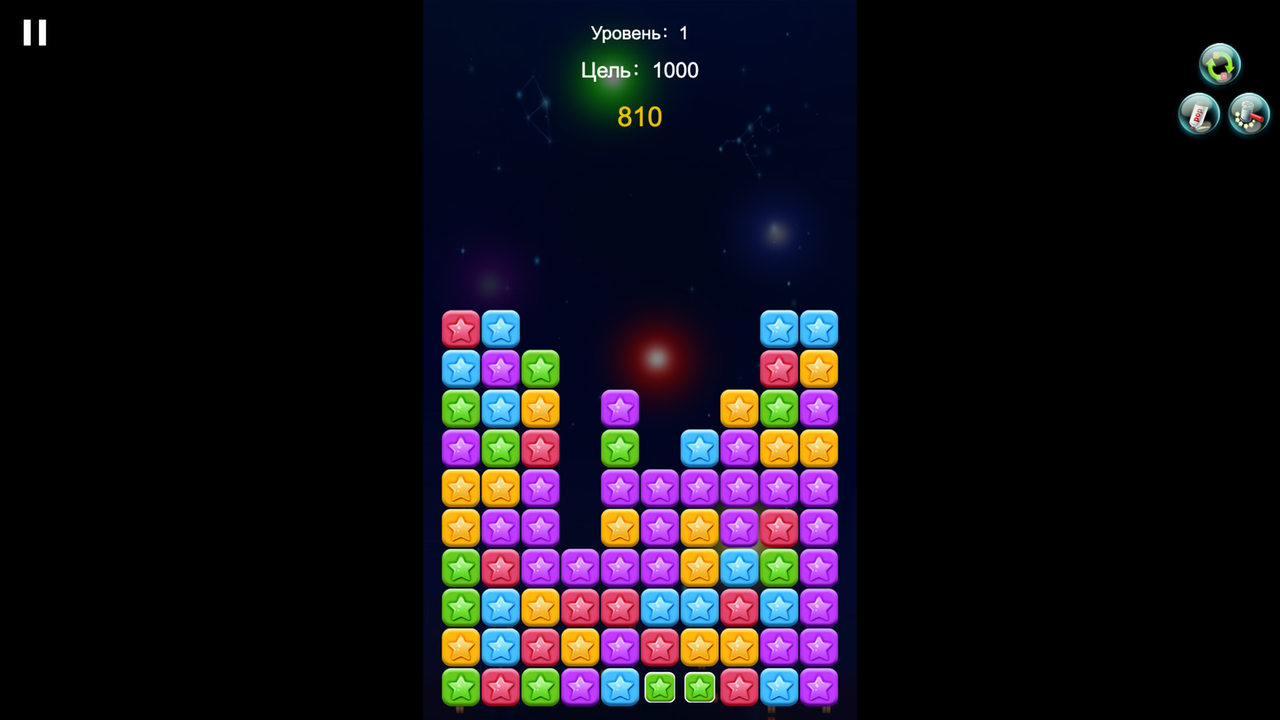The height and width of the screenshot is (720, 1280).
Task: Pop the red star in the board's top-left corner
Action: pyautogui.click(x=460, y=328)
